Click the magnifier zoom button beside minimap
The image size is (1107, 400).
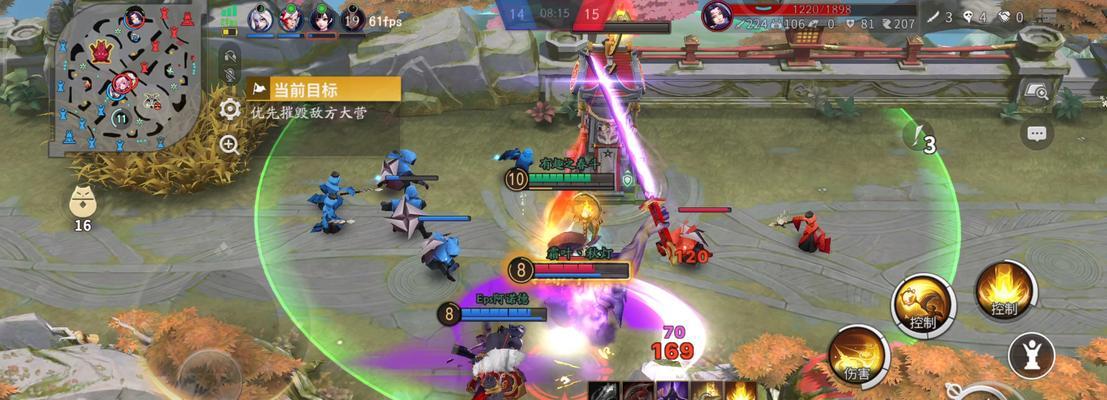pos(230,145)
